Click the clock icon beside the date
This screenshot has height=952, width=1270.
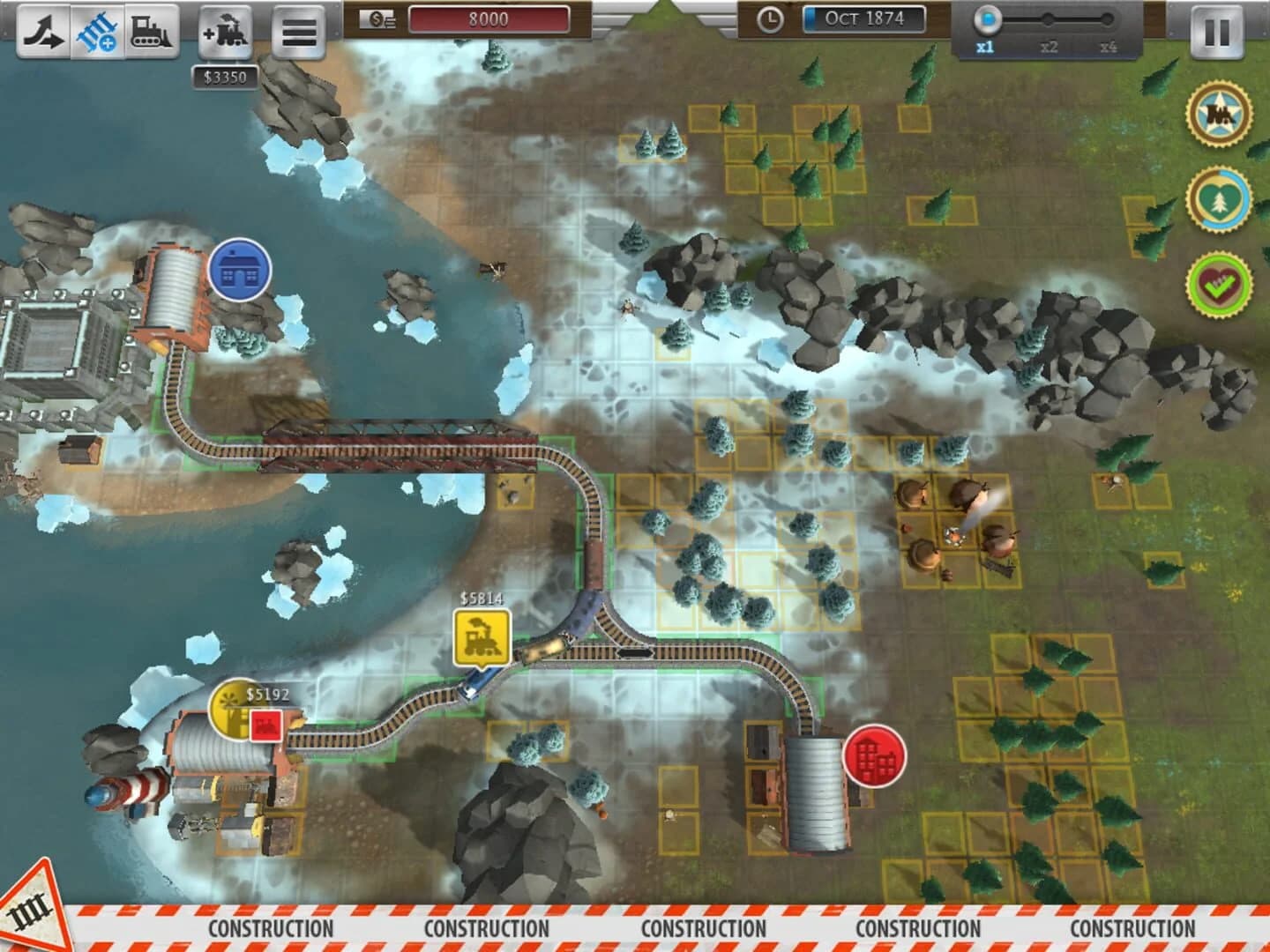click(771, 19)
